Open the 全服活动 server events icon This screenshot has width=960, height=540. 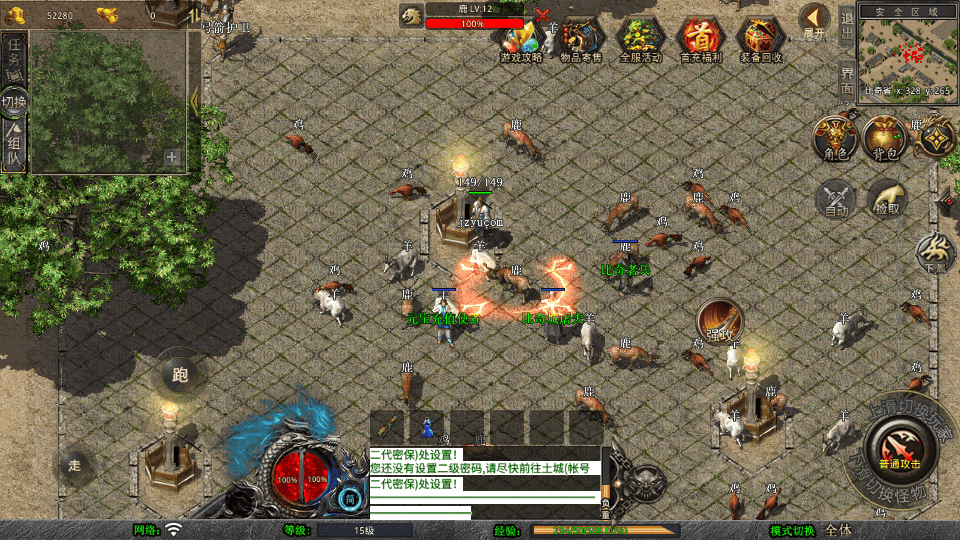(641, 40)
